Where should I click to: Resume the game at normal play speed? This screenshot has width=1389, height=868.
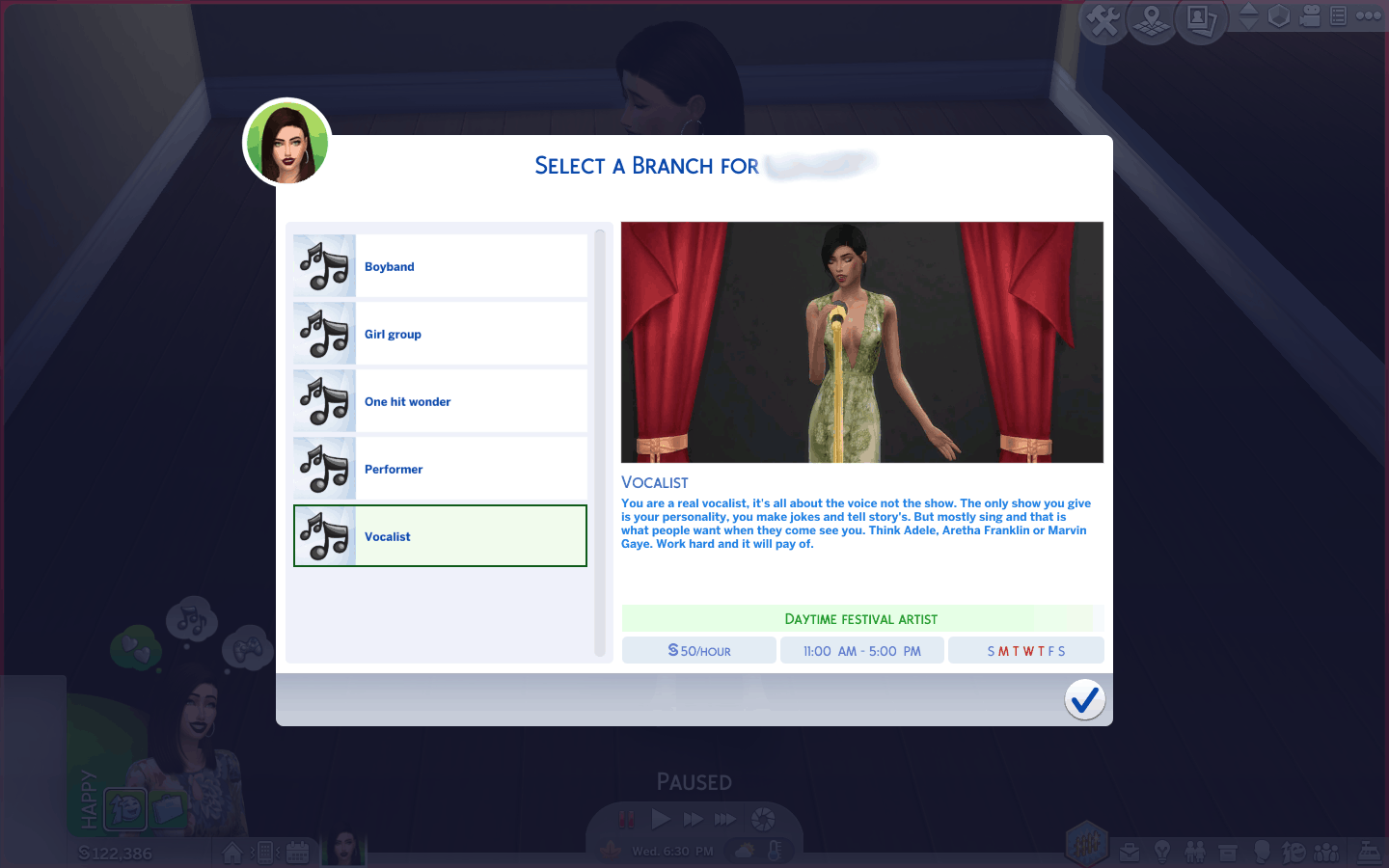coord(661,820)
